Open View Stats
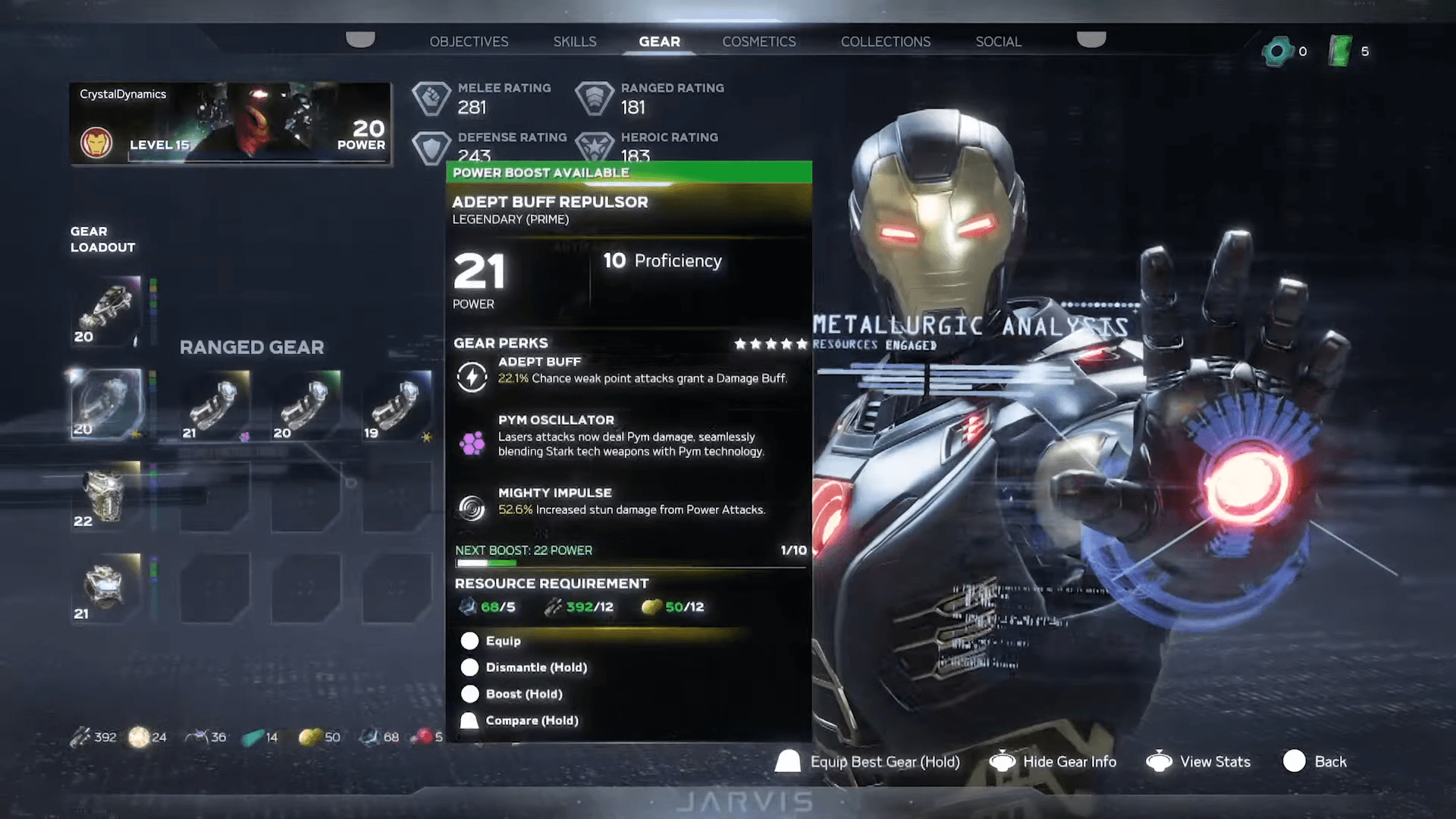 [1214, 761]
